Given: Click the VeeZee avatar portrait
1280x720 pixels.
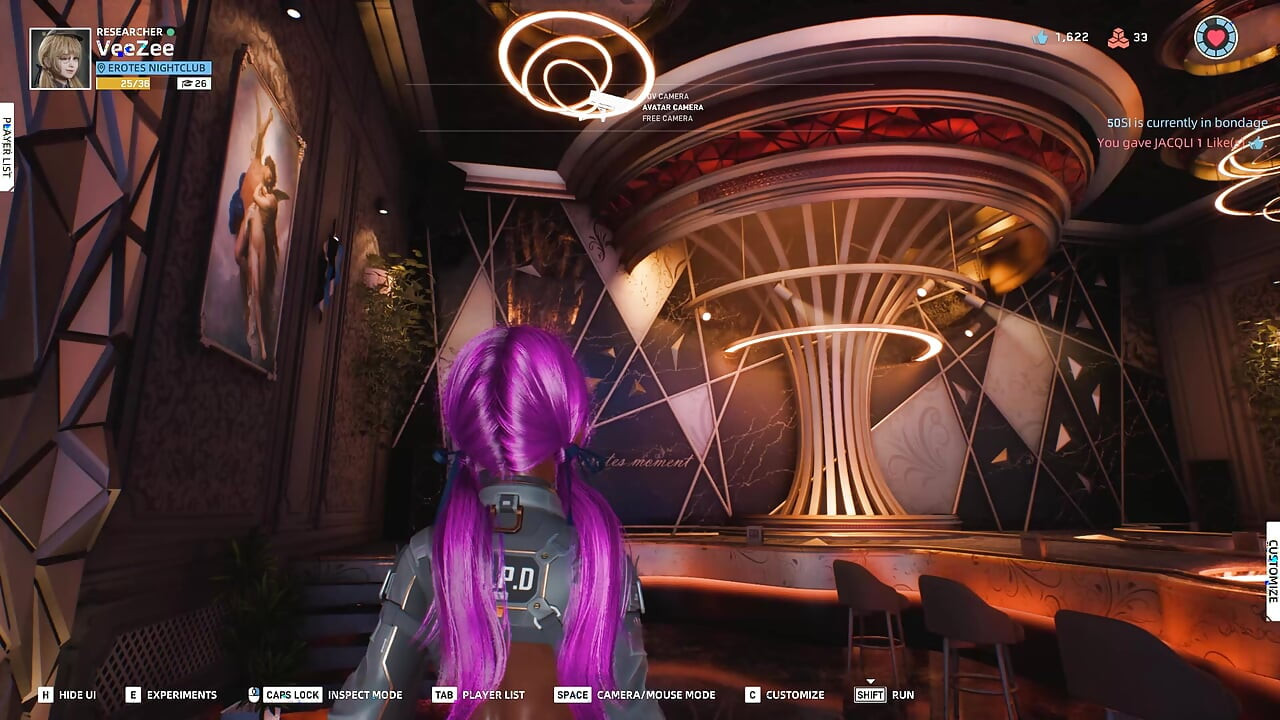Looking at the screenshot, I should click(60, 59).
